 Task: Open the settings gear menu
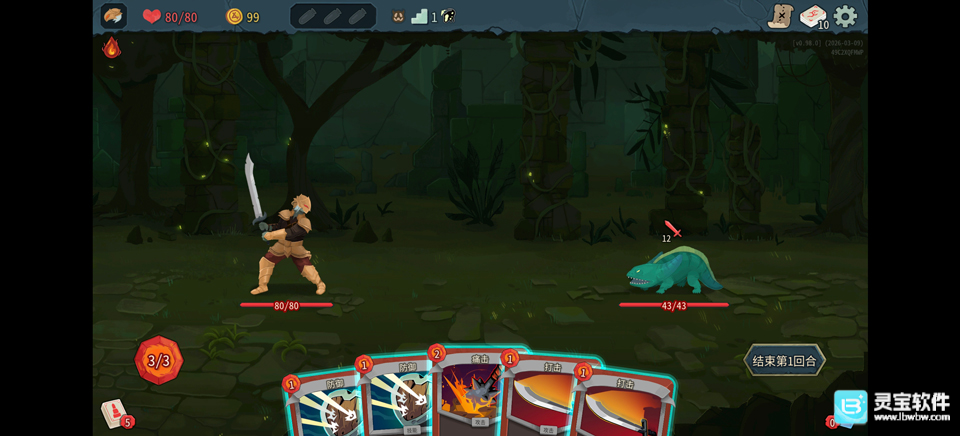[846, 16]
